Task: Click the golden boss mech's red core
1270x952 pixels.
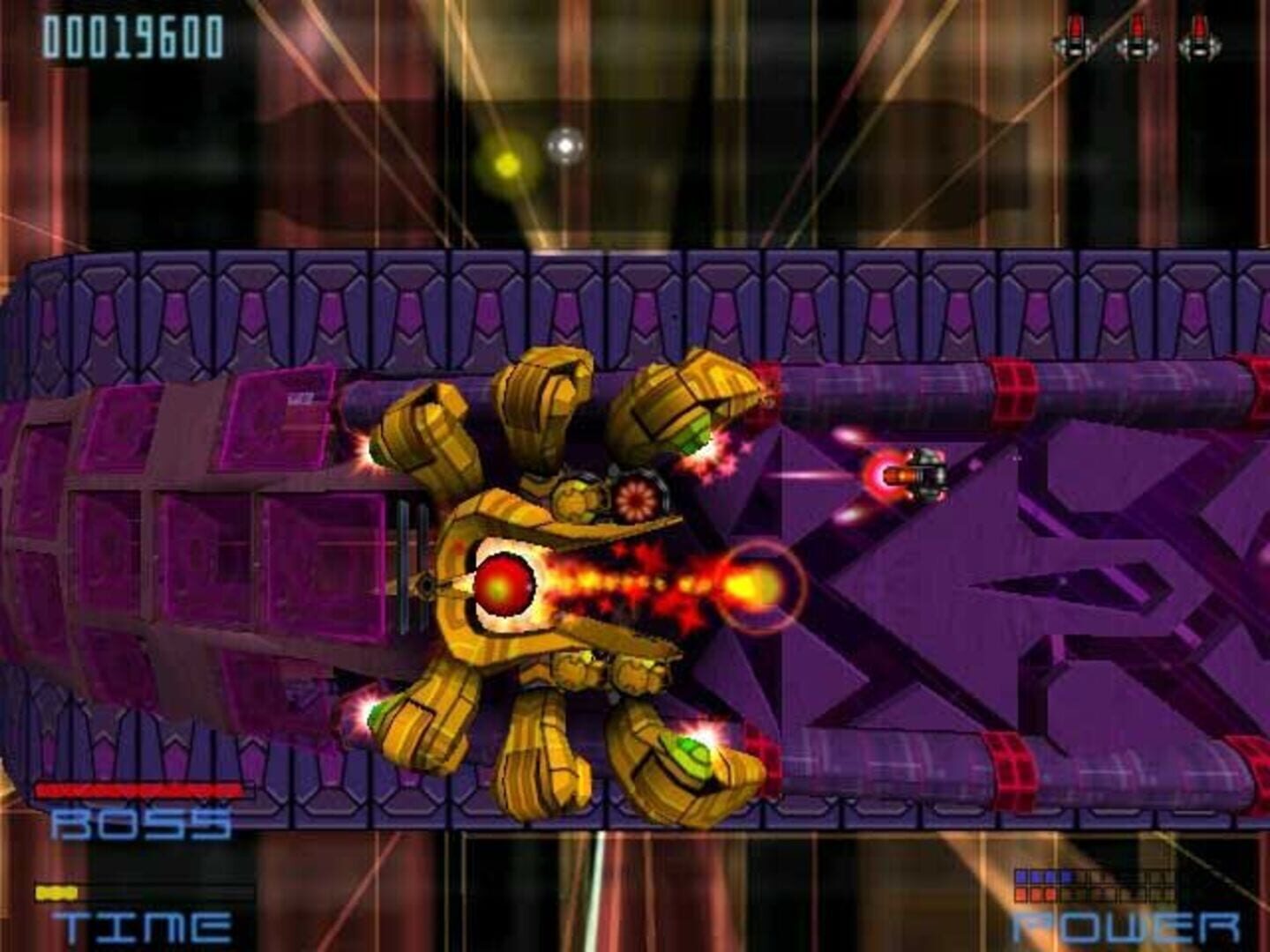Action: tap(503, 584)
